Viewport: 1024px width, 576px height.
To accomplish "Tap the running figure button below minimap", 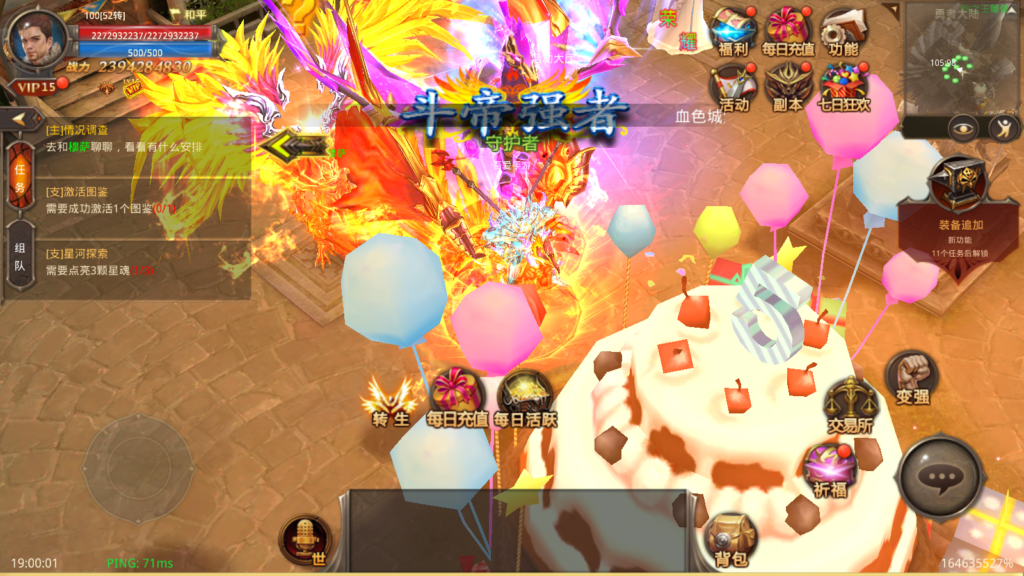I will 1003,128.
